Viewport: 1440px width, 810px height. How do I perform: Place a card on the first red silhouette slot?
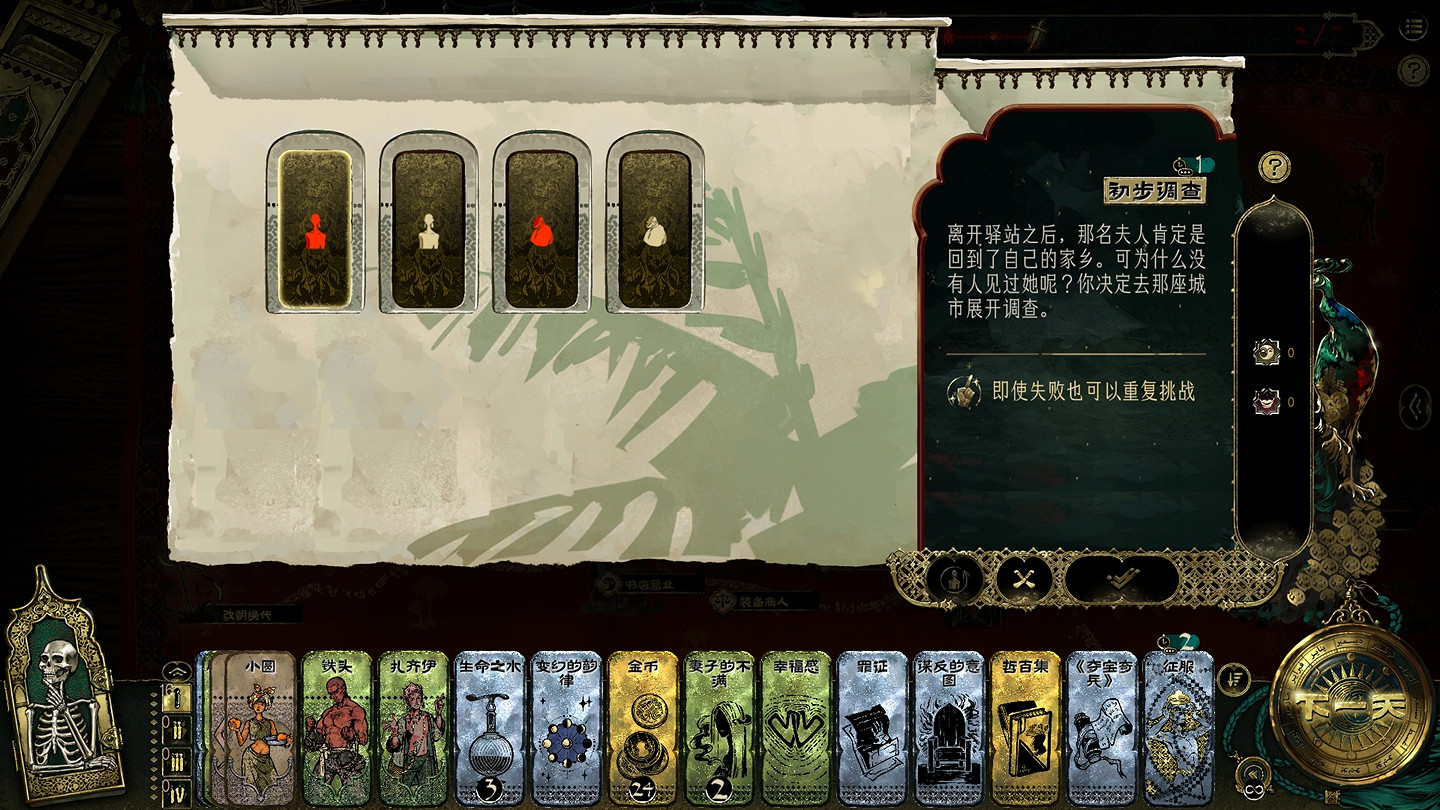pyautogui.click(x=315, y=225)
